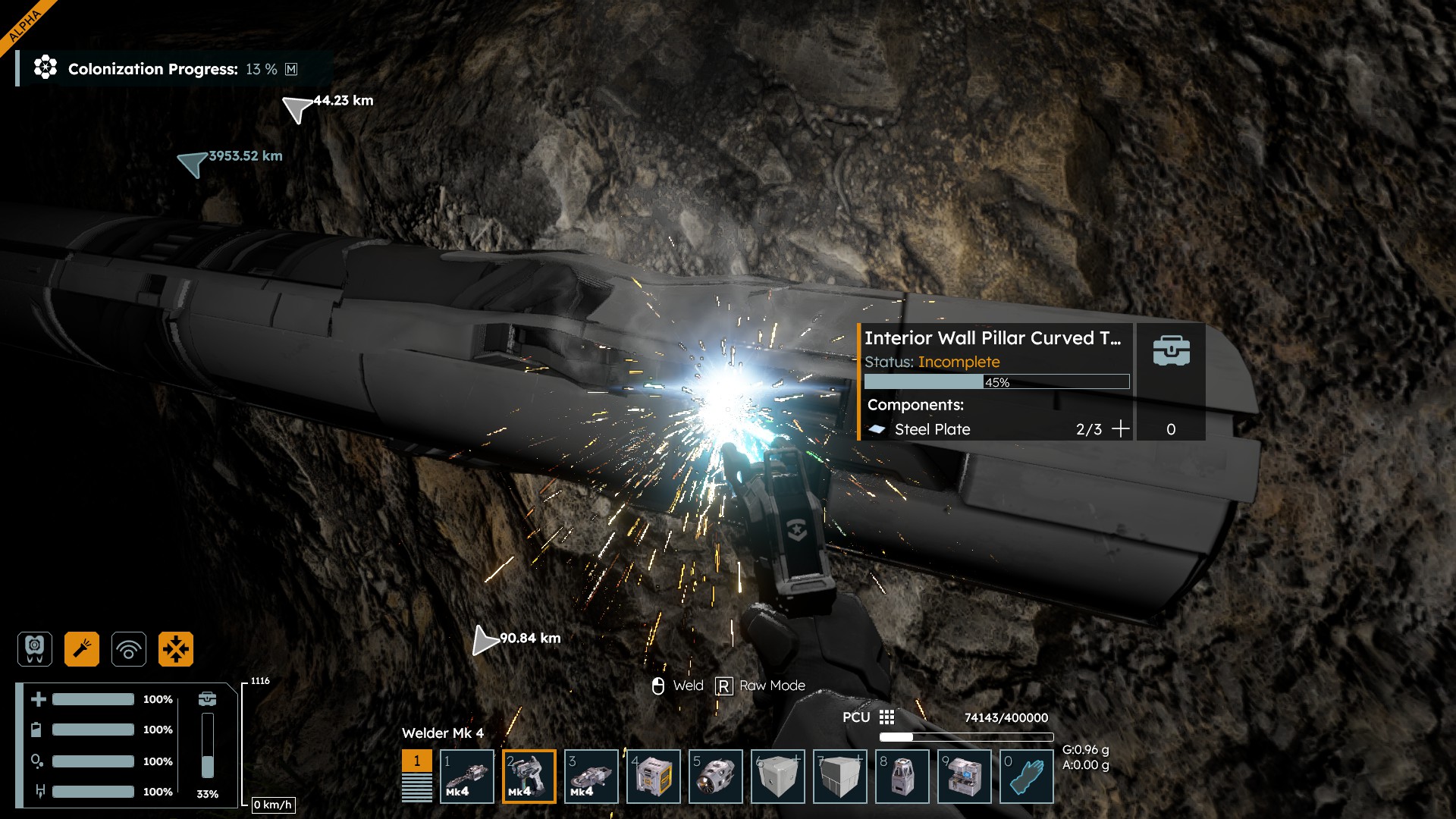Choose the thruster block in slot 5
The image size is (1456, 819).
[716, 777]
